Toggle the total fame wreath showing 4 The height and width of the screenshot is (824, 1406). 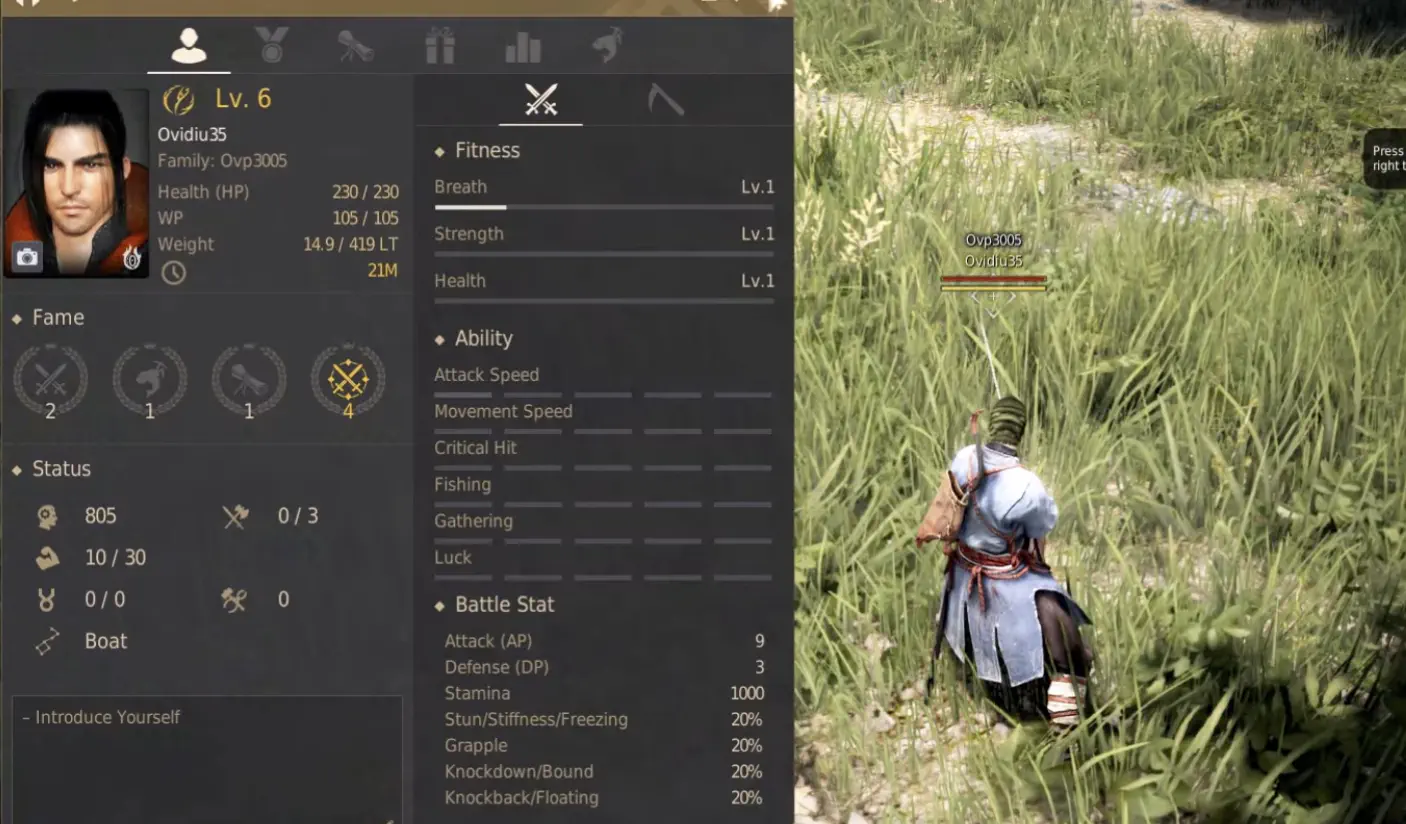point(348,380)
